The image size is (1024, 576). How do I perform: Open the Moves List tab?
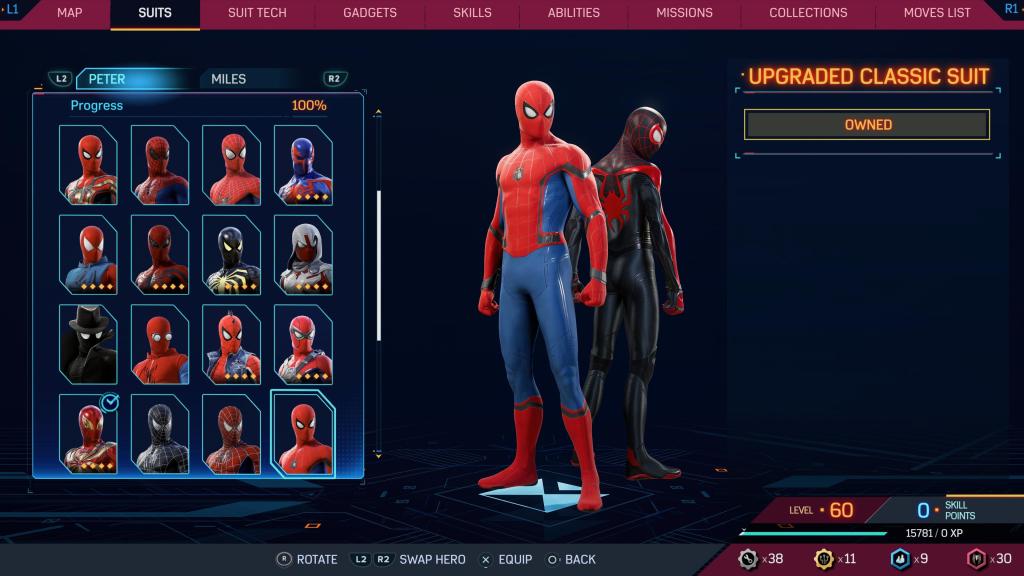pos(937,13)
